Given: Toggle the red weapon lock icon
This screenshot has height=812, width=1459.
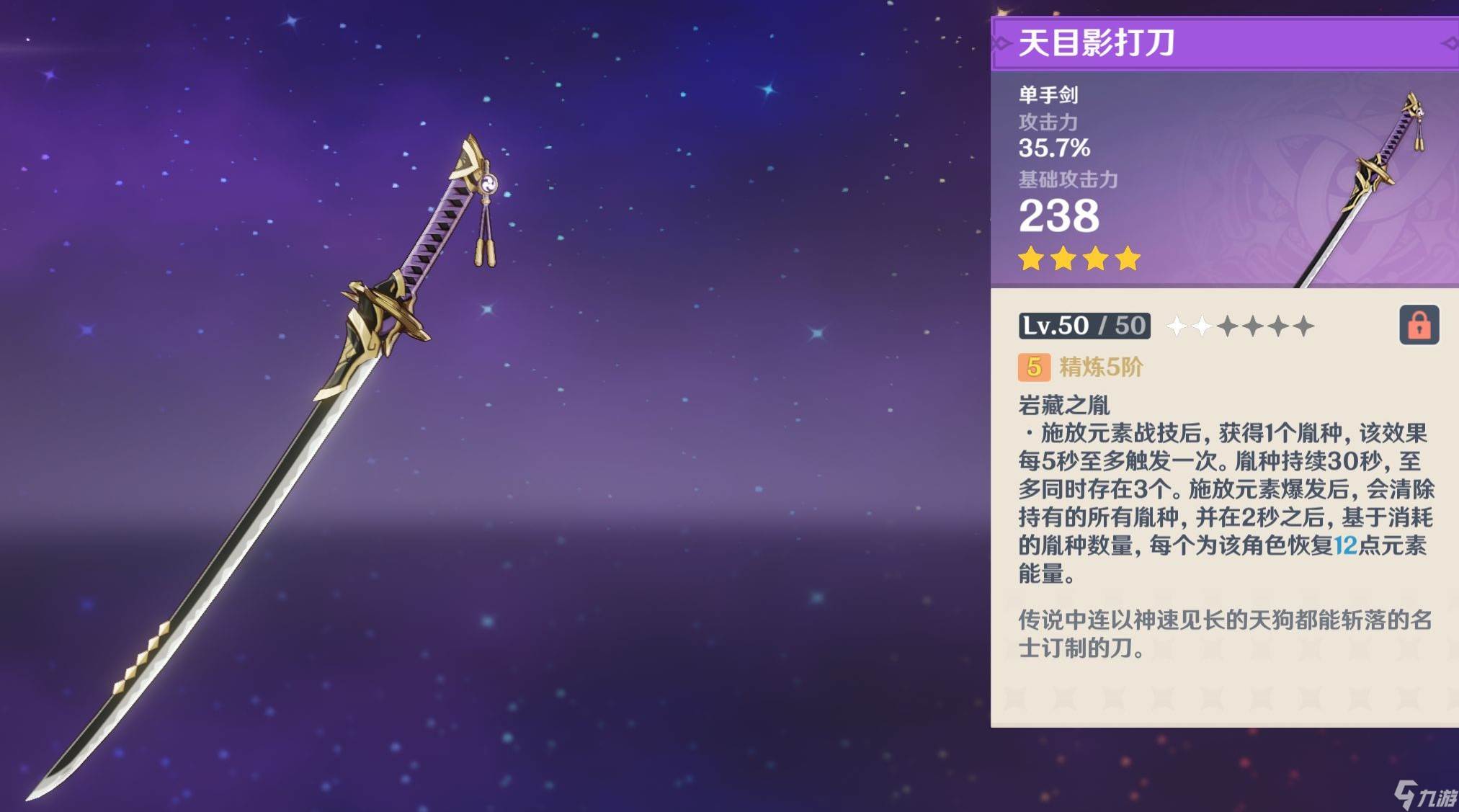Looking at the screenshot, I should click(x=1418, y=325).
